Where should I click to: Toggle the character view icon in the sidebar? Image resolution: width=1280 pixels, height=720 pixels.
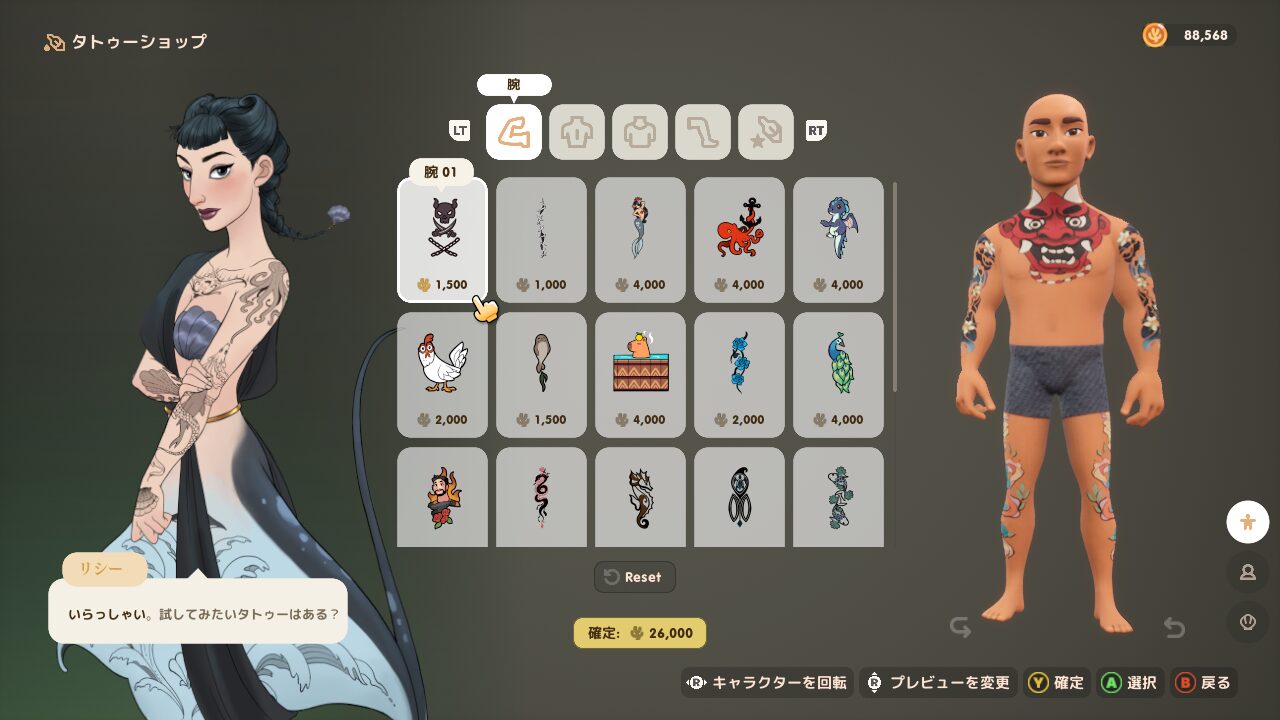1247,573
